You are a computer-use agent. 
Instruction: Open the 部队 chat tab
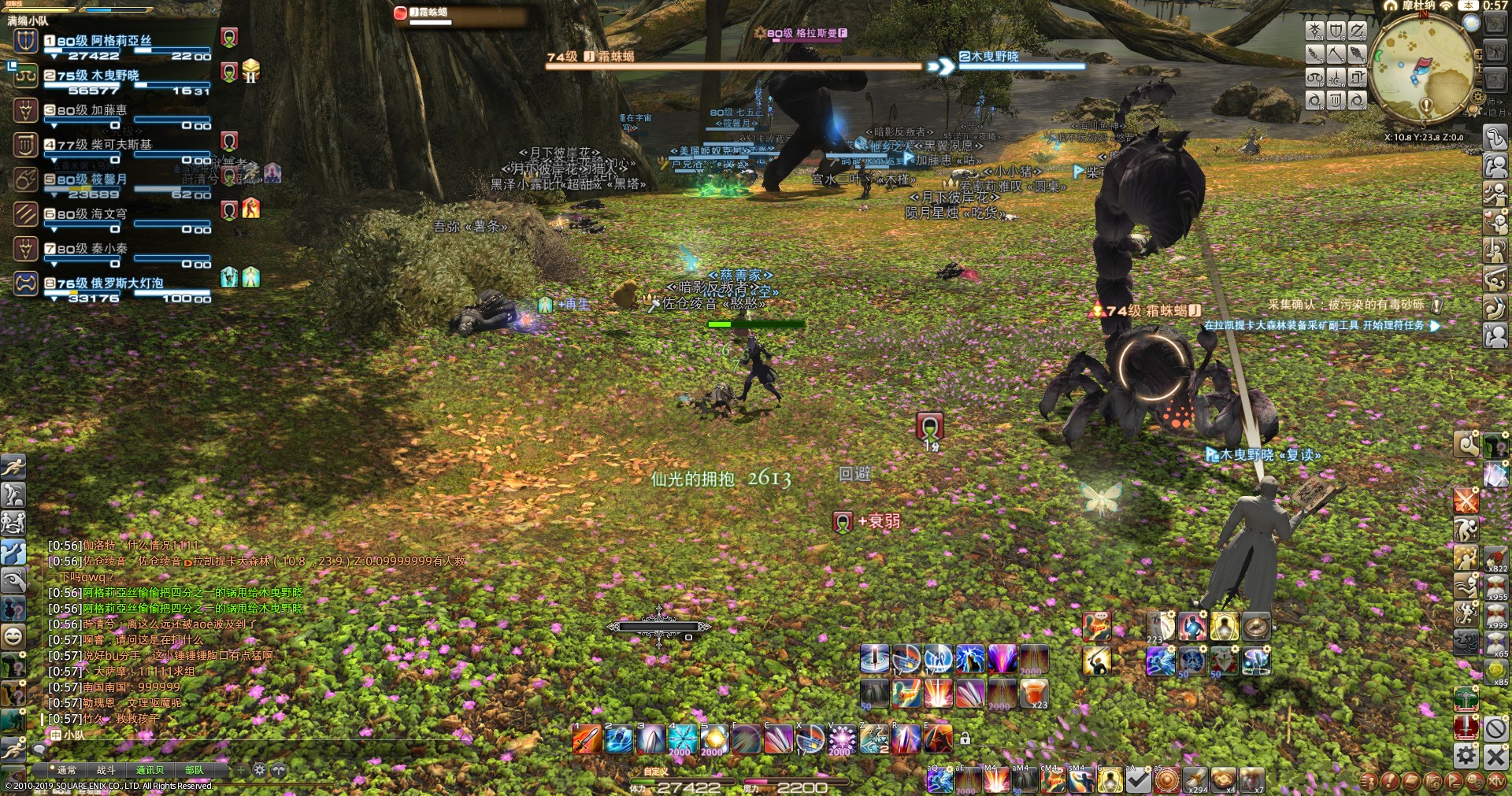pyautogui.click(x=194, y=770)
